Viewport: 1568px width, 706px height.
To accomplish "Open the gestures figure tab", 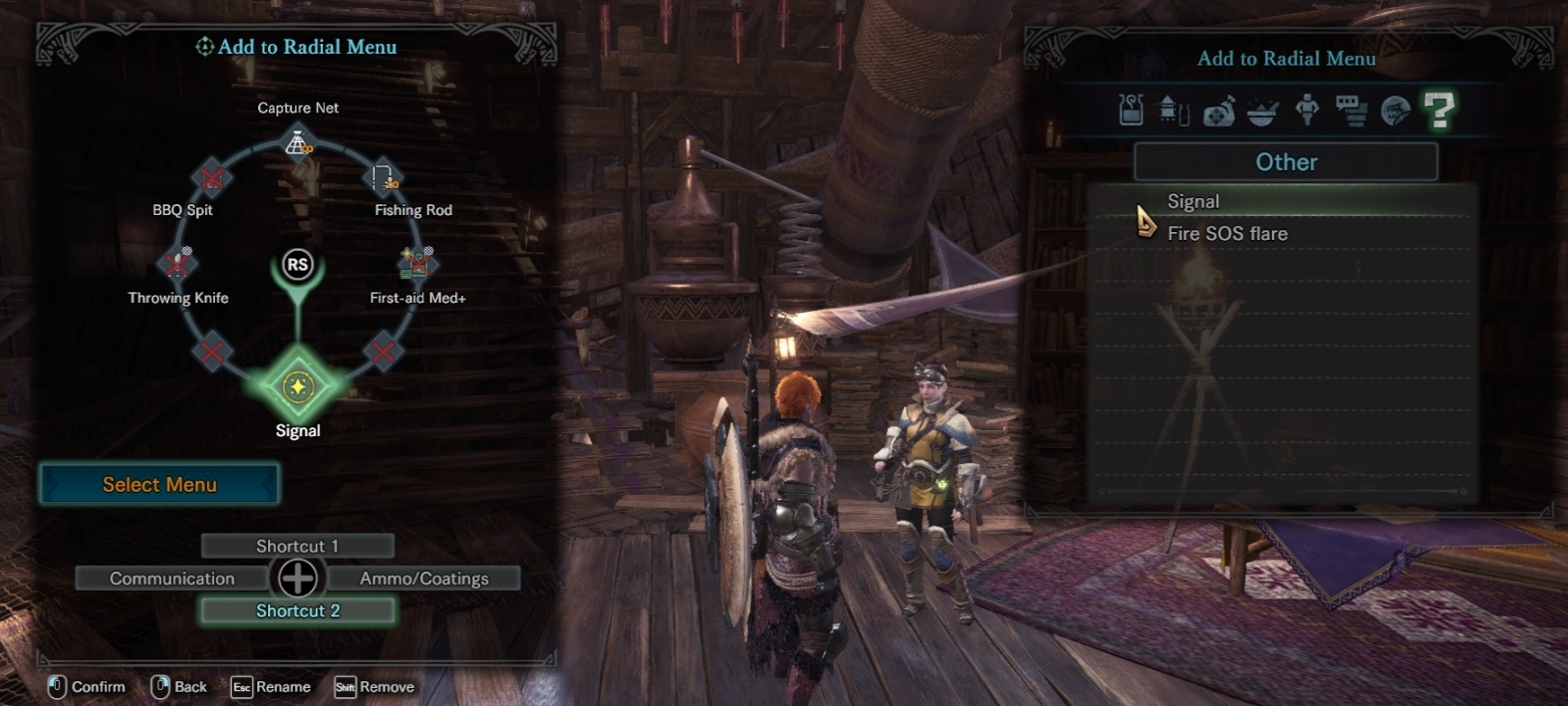I will (1307, 110).
